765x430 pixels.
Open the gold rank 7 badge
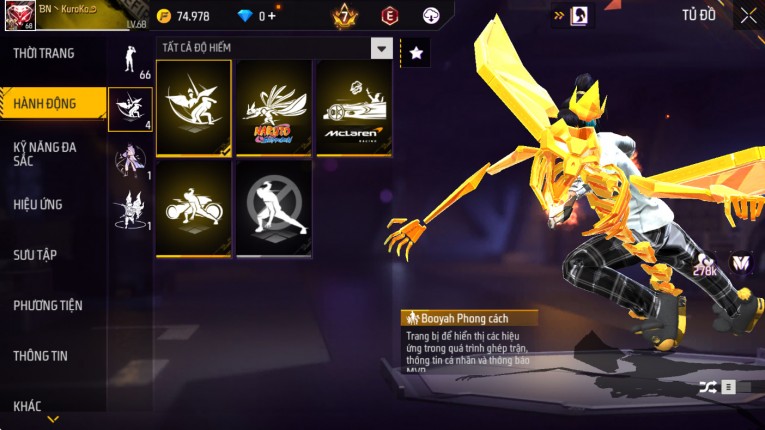click(x=344, y=16)
